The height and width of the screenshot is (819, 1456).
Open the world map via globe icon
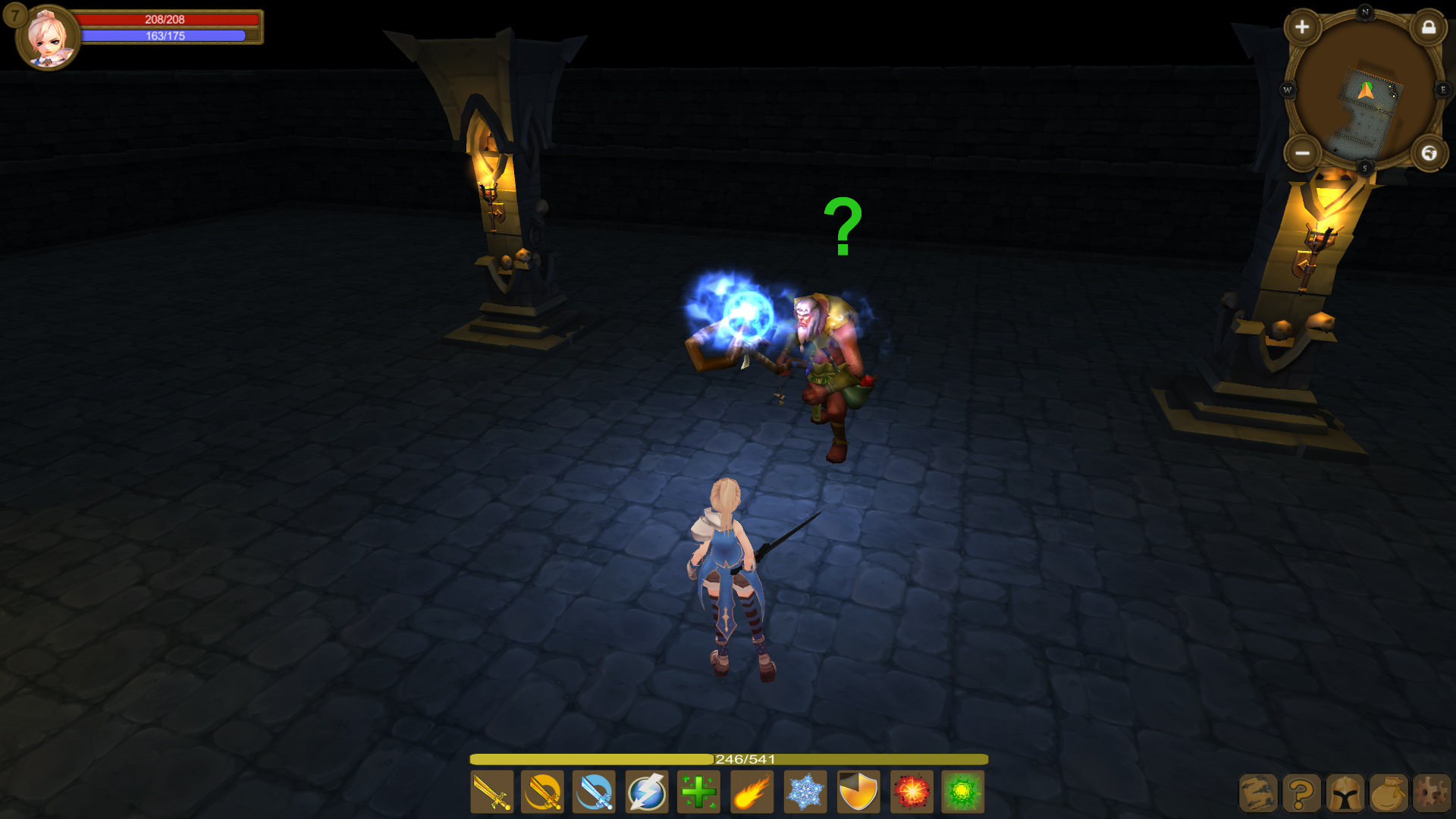(x=1429, y=154)
